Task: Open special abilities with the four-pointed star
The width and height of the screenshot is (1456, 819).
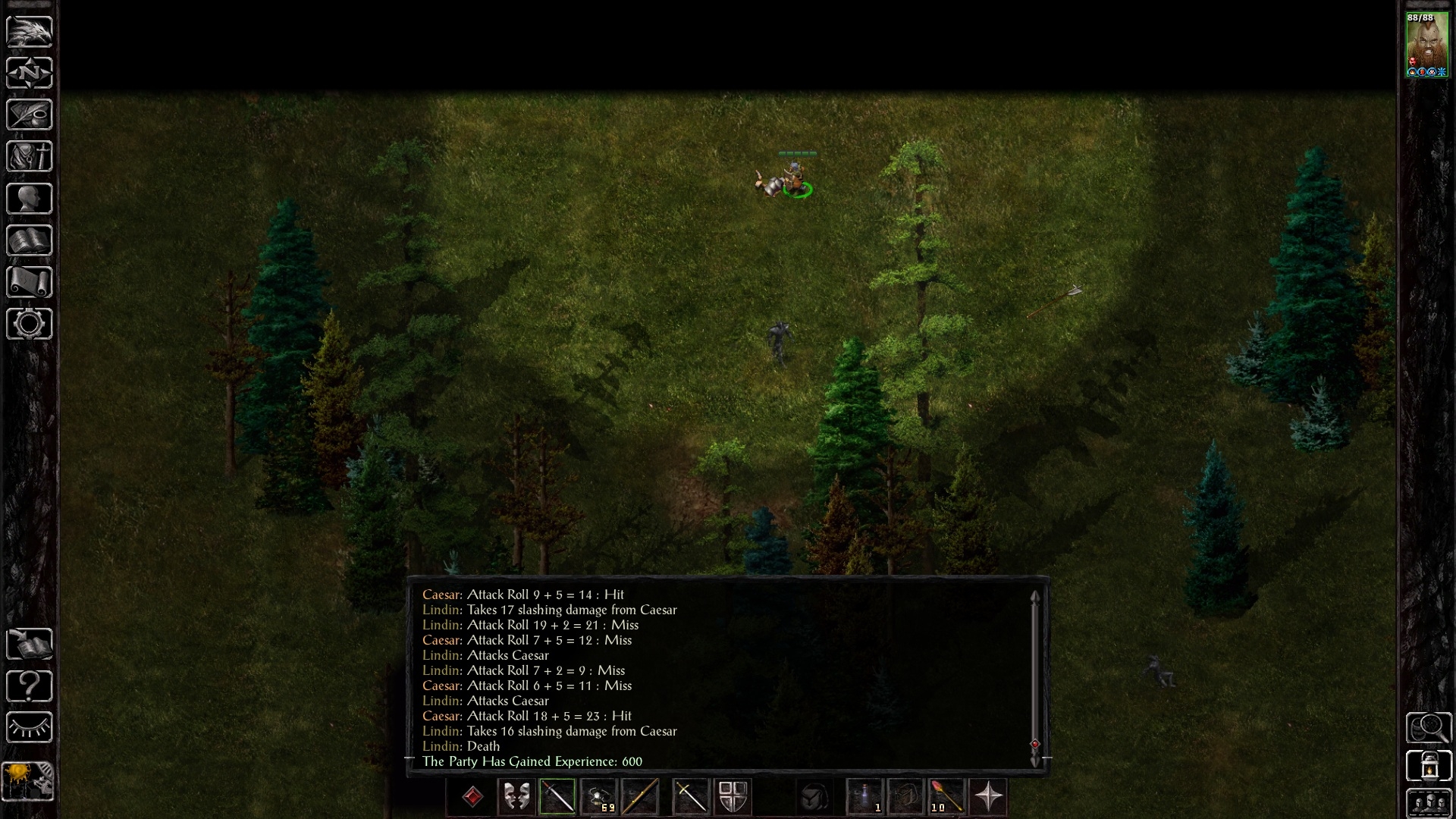Action: coord(988,797)
